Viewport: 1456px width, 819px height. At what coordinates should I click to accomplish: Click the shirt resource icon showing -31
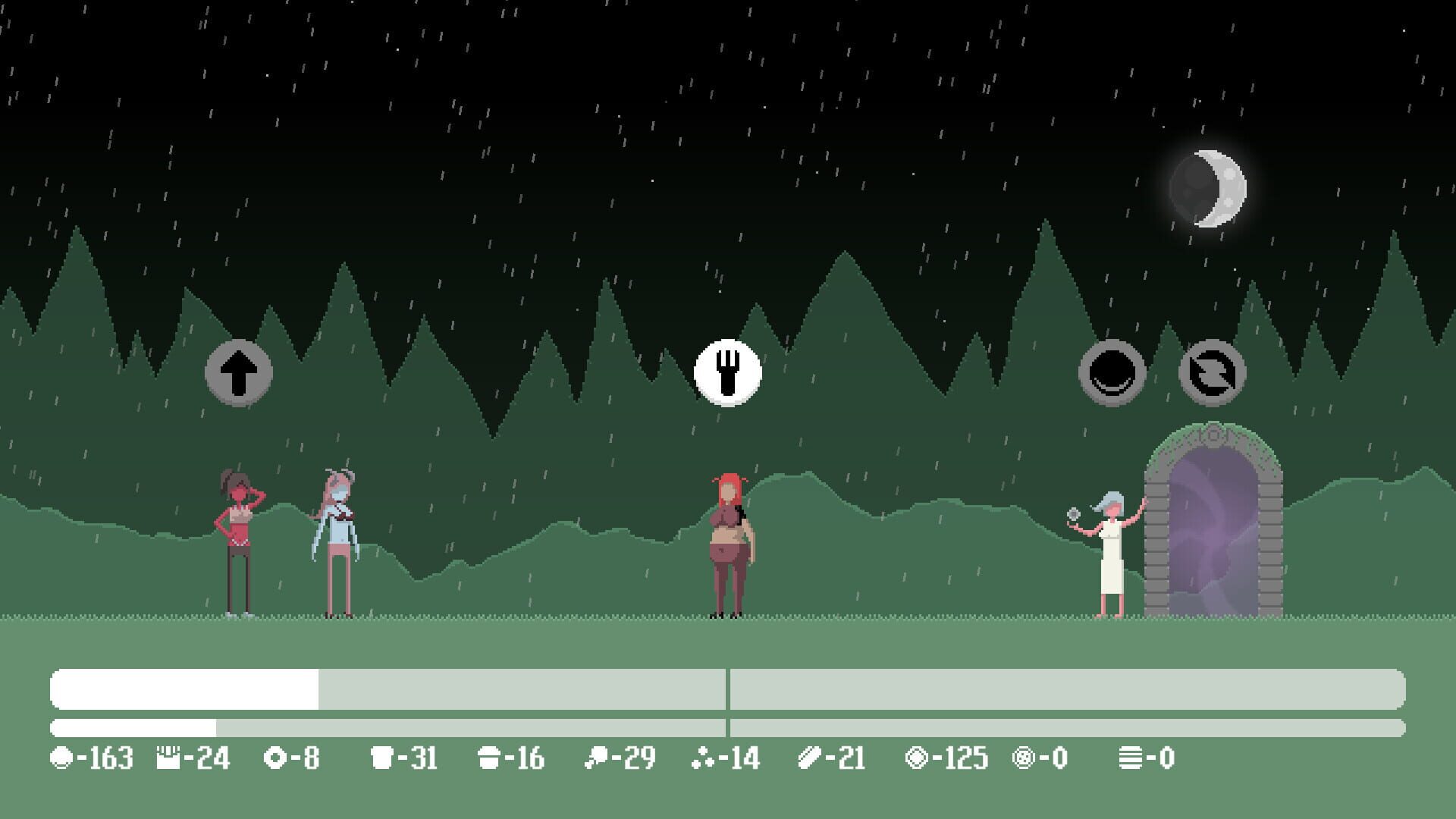point(382,756)
